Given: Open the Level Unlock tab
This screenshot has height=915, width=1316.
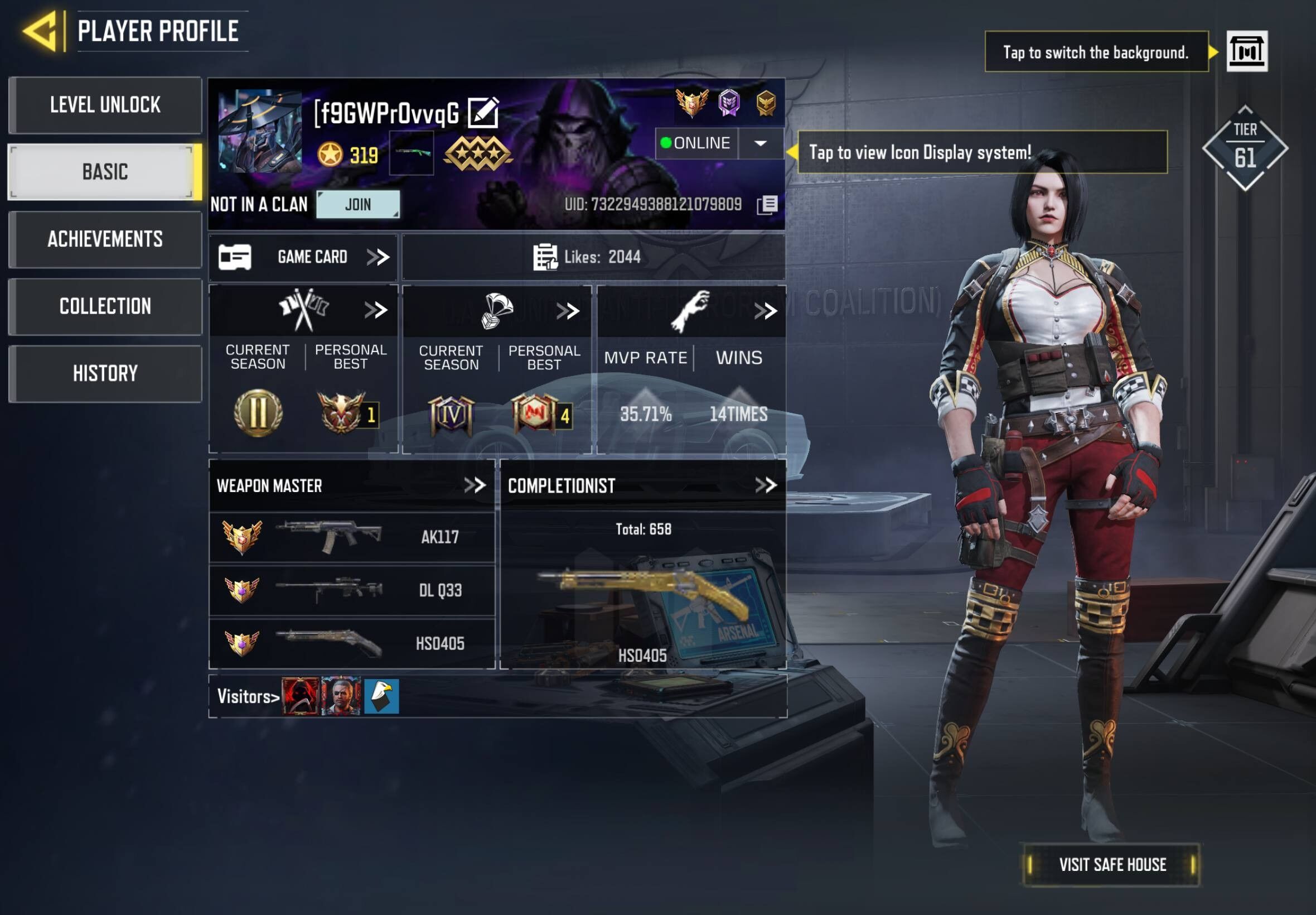Looking at the screenshot, I should coord(105,105).
